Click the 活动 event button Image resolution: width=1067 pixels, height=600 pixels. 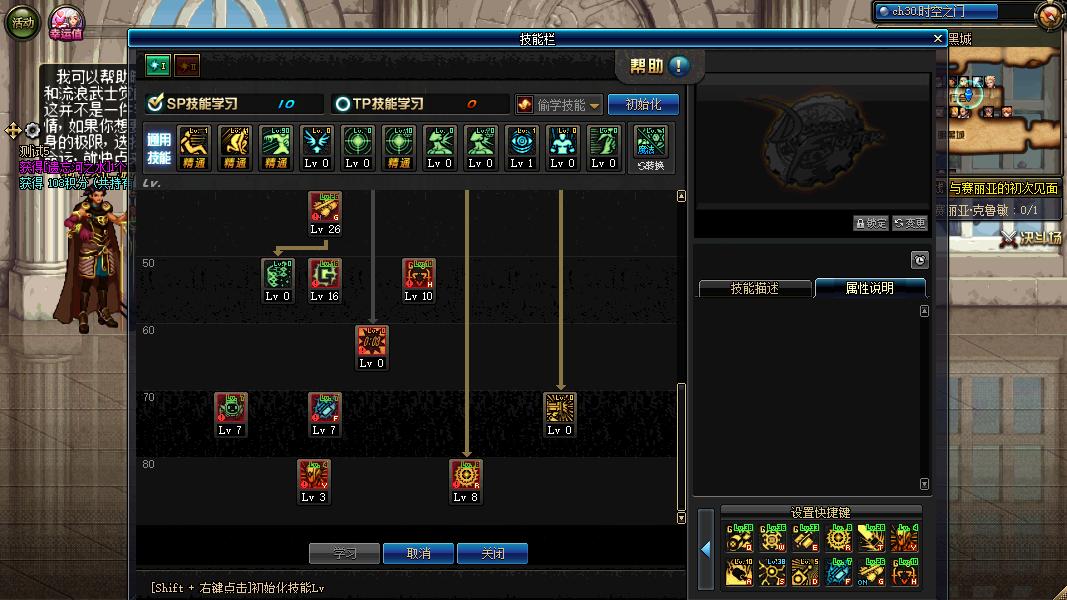22,22
